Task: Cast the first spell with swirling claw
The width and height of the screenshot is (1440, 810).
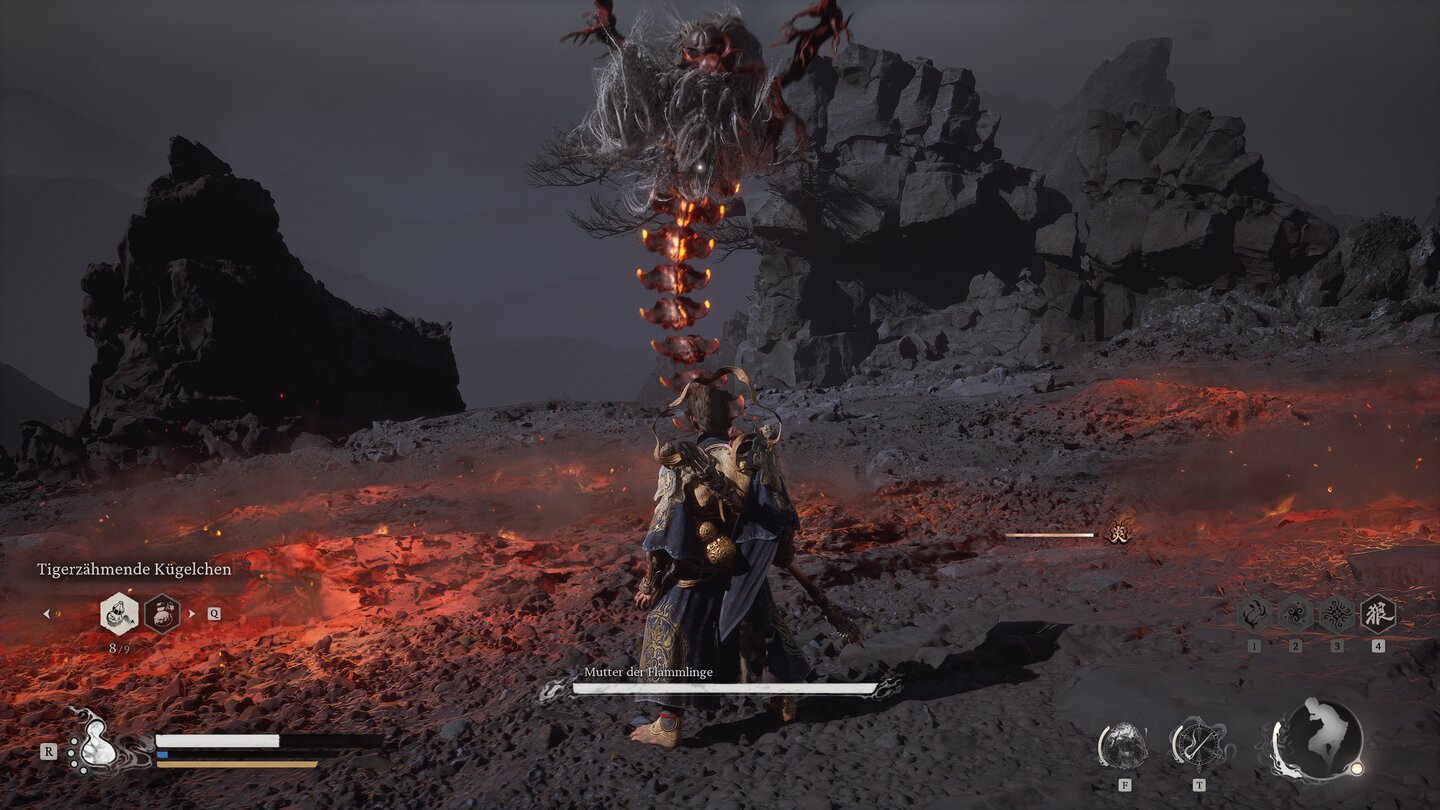Action: 1254,613
